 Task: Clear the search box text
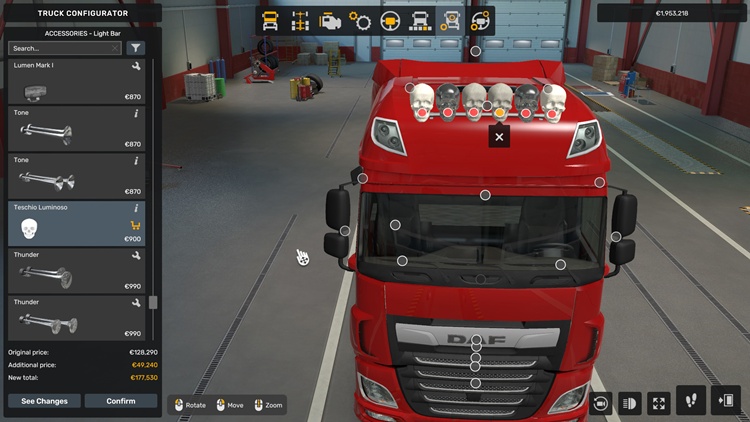116,48
